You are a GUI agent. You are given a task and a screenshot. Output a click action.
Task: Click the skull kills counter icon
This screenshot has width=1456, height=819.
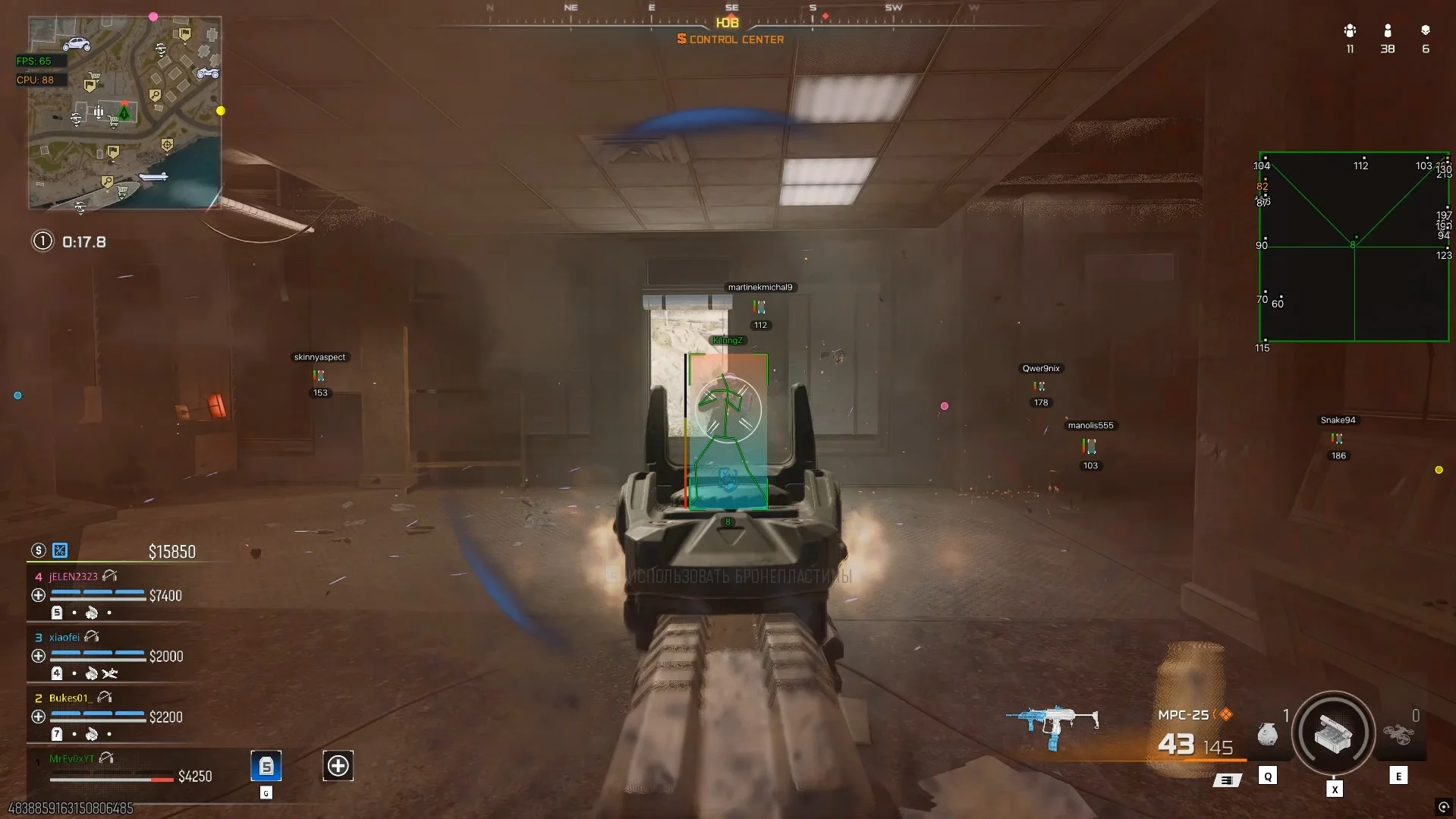(x=1426, y=32)
